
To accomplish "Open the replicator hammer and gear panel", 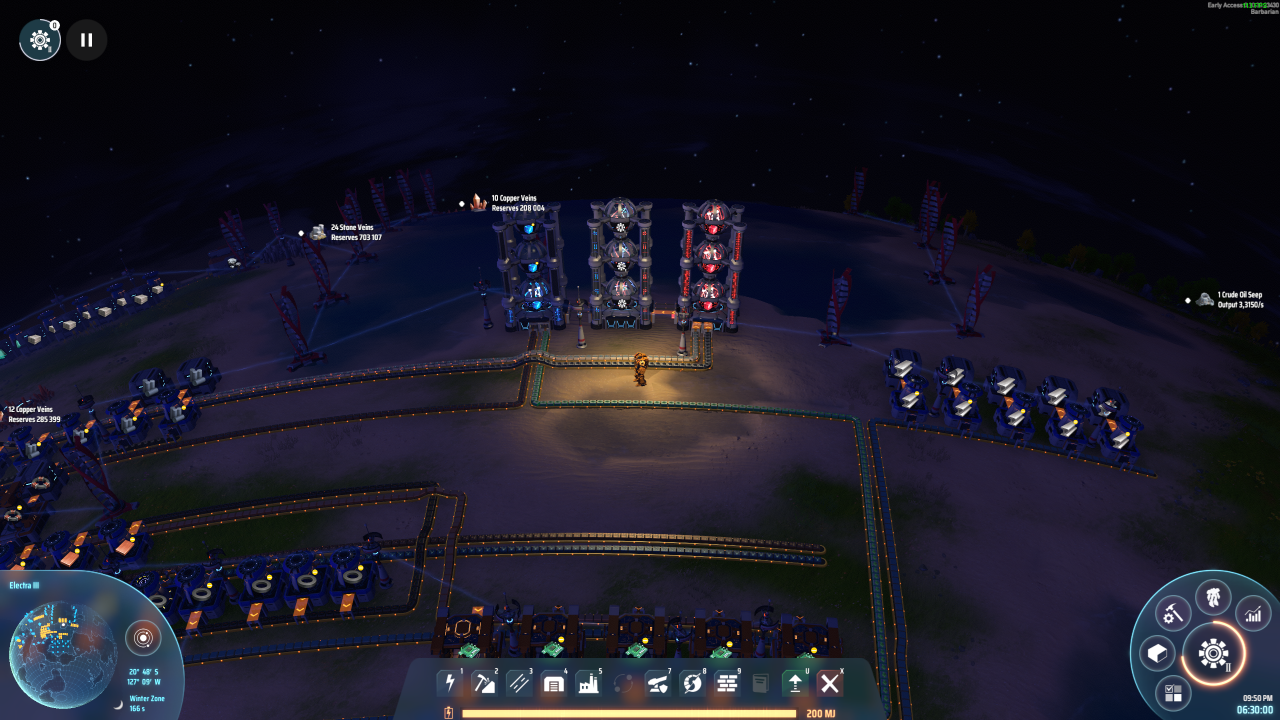I will (x=1172, y=611).
